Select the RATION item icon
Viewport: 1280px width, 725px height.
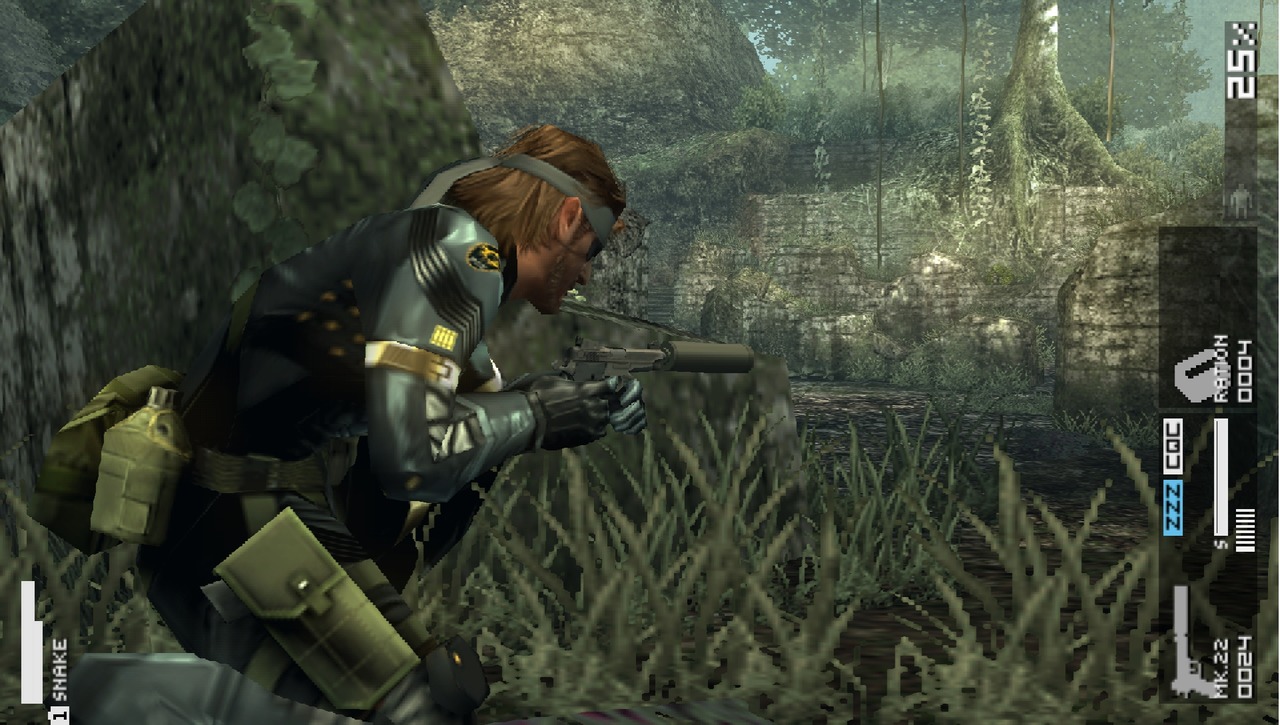pos(1192,375)
